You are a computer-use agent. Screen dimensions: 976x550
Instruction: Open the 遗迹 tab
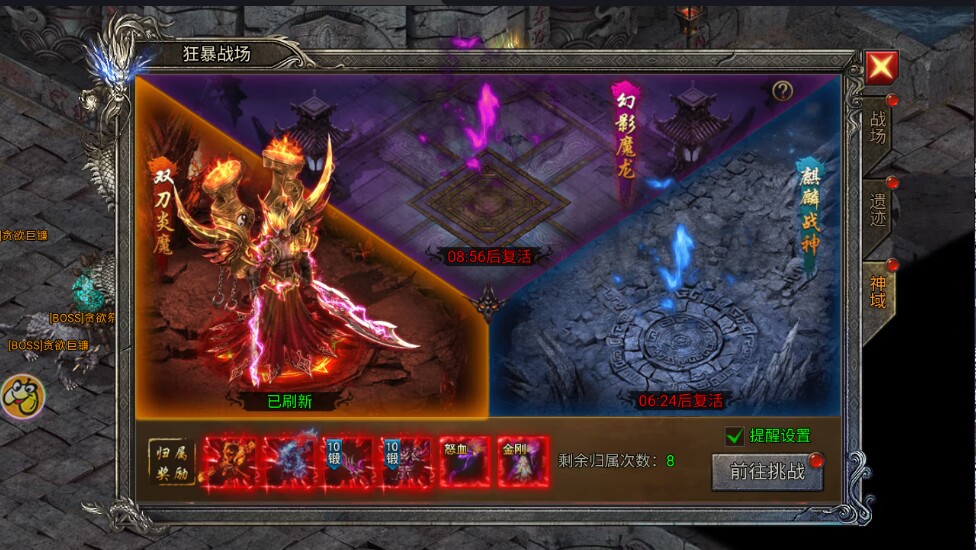click(877, 210)
